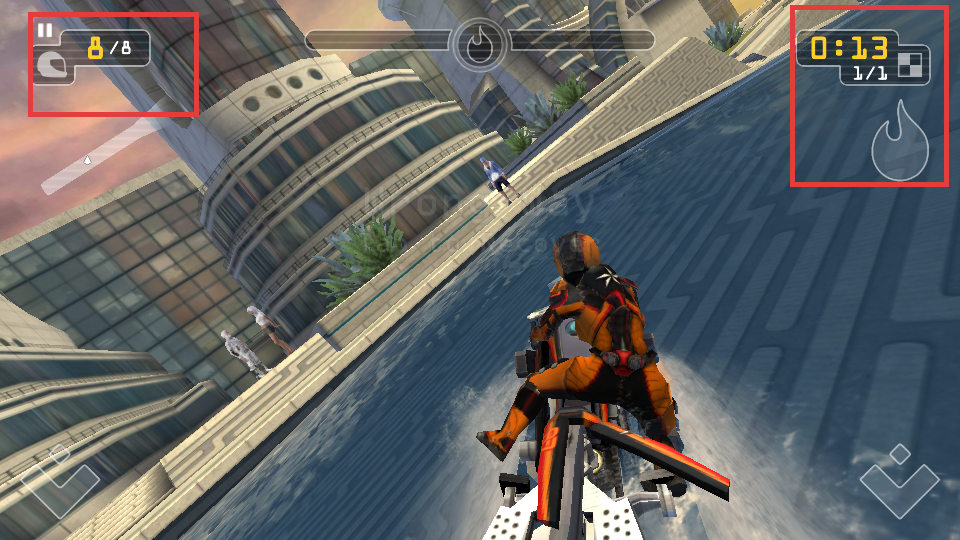Tap the right steering arrow control

click(x=900, y=482)
